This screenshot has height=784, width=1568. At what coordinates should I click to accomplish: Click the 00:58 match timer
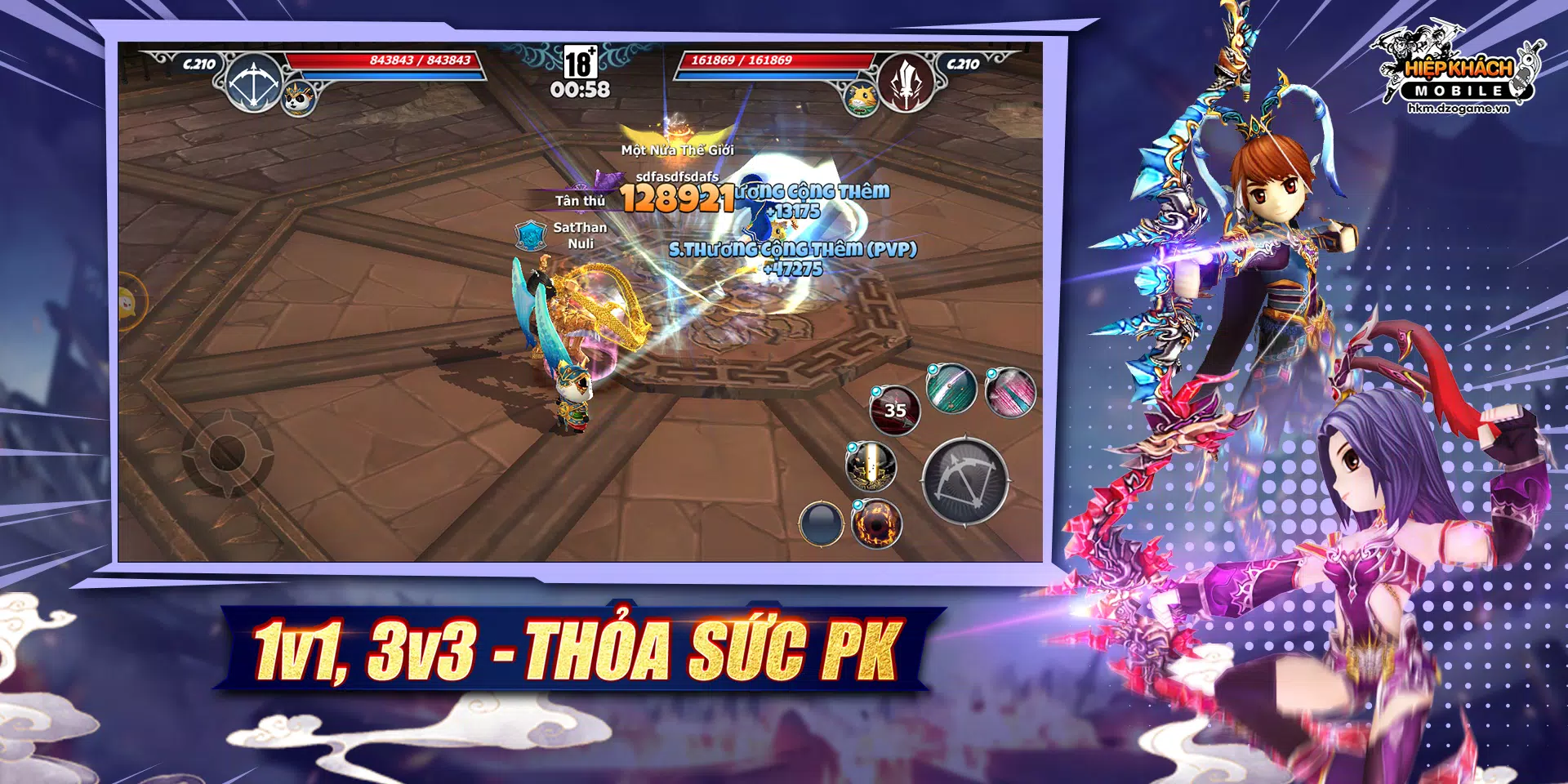tap(582, 91)
